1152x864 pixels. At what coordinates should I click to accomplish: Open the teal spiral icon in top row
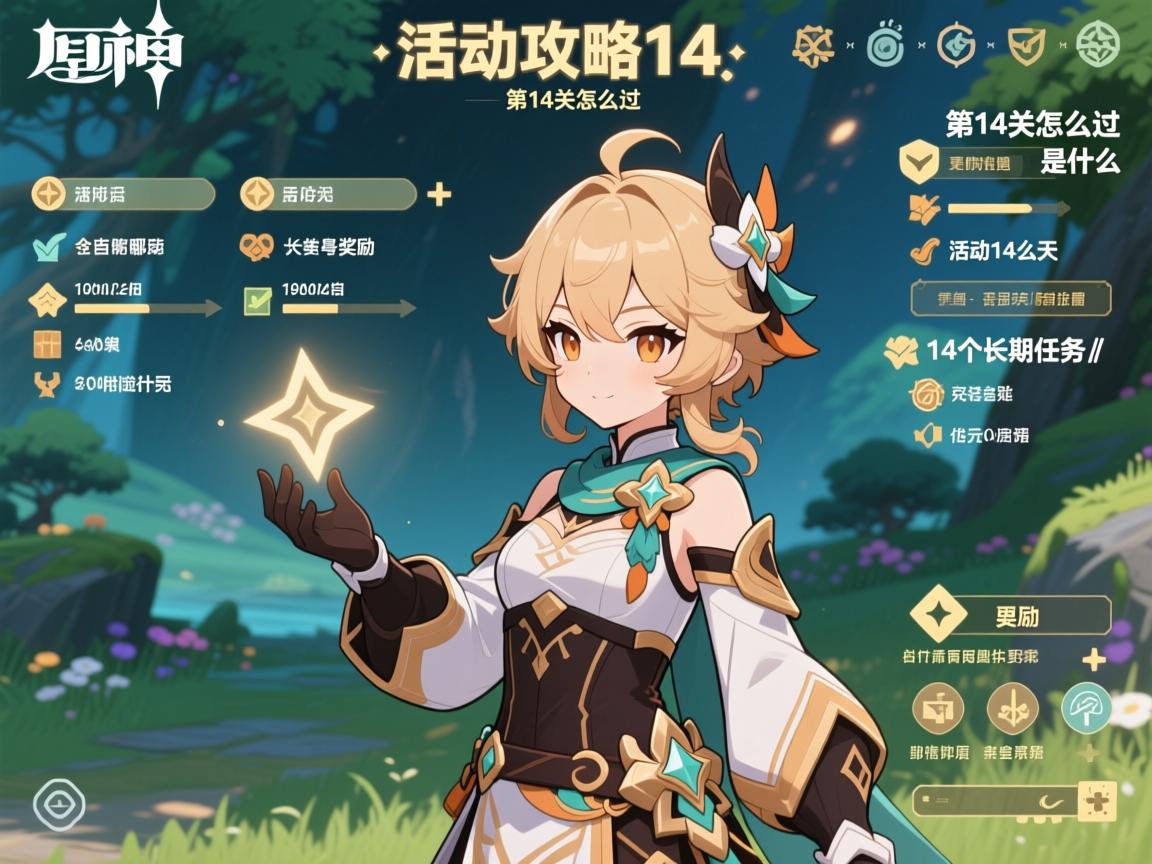pos(884,45)
